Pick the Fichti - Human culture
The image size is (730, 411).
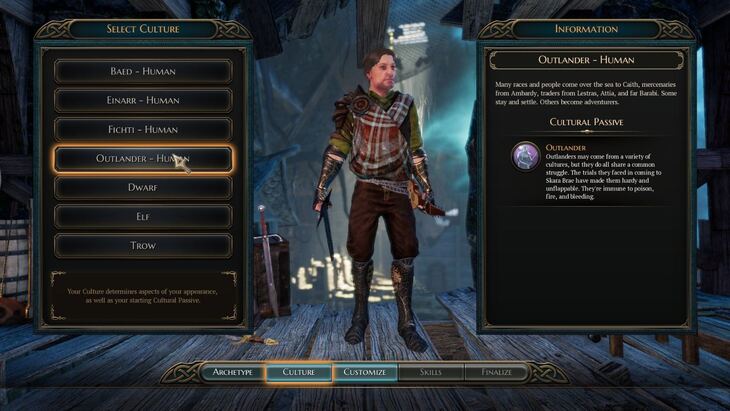point(143,129)
